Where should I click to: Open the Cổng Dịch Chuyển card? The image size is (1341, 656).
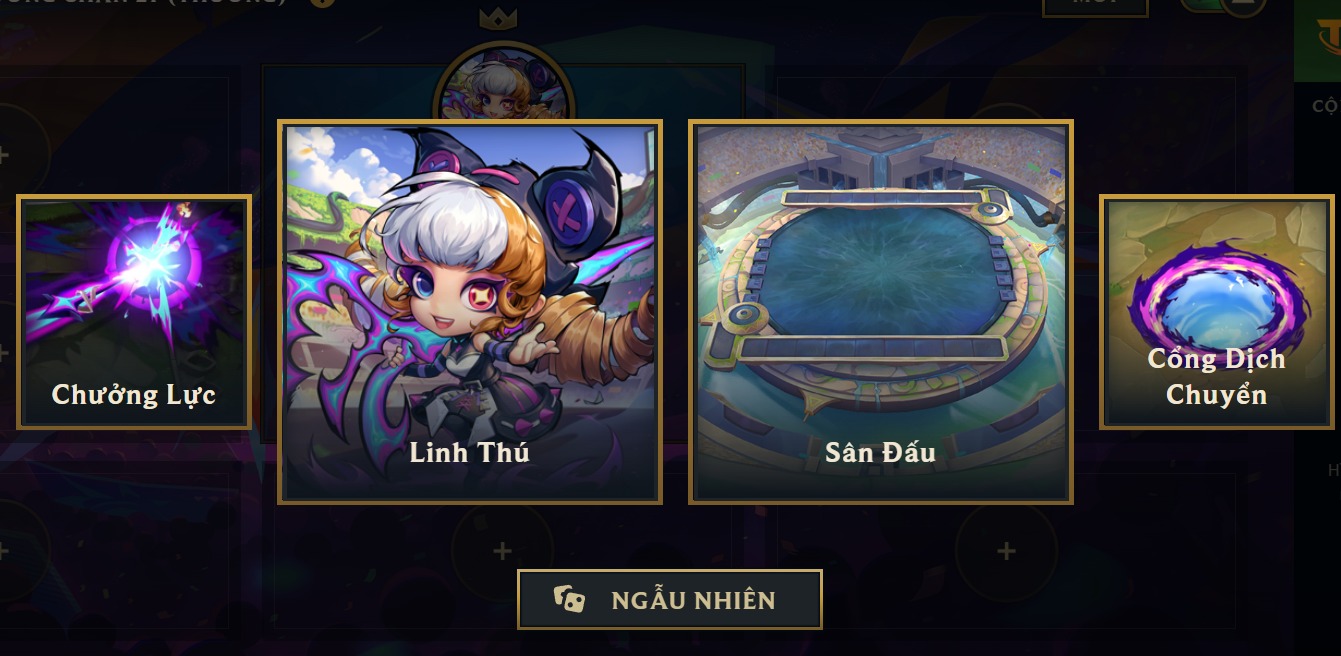tap(1216, 312)
